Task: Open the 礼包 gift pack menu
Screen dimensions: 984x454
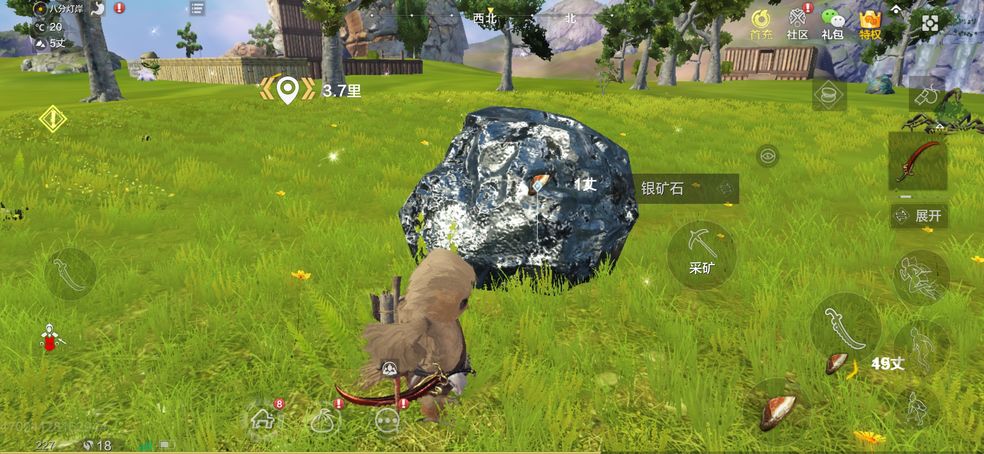Action: pos(832,24)
